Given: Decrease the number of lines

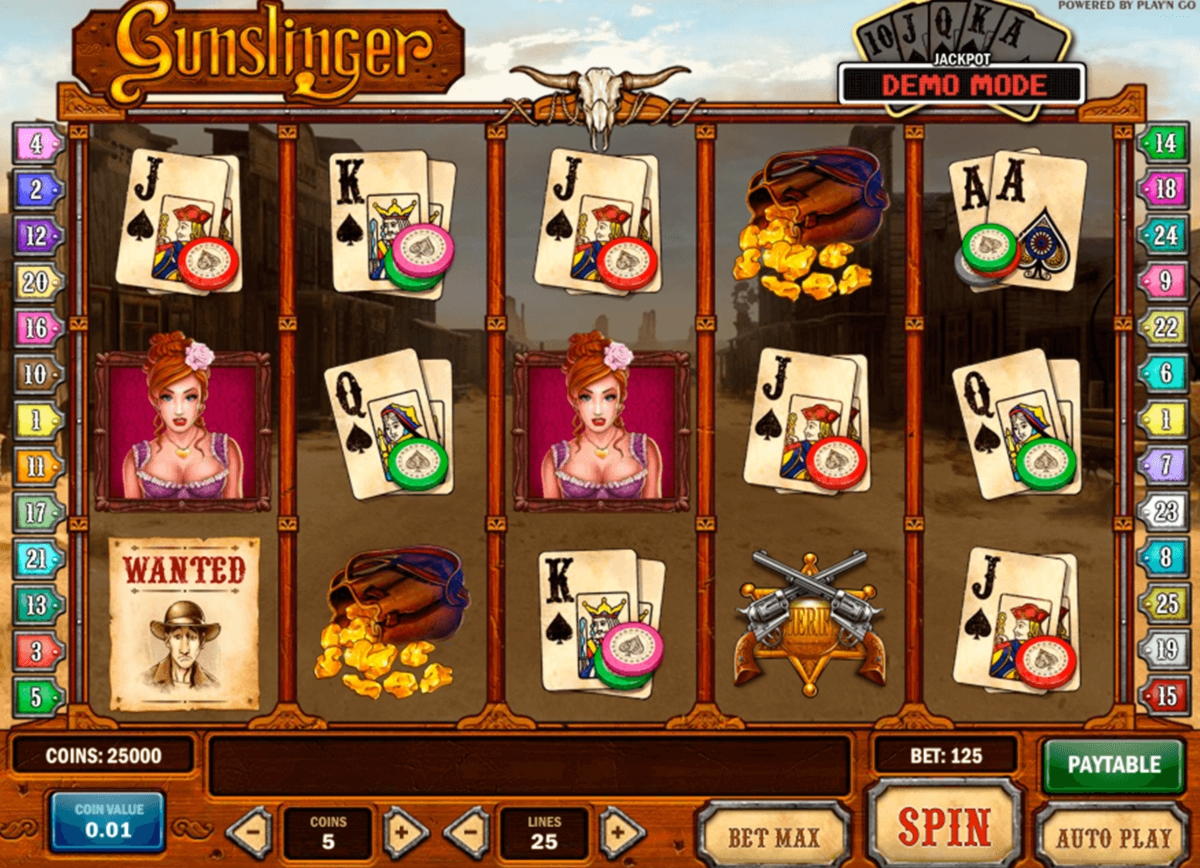Looking at the screenshot, I should (x=466, y=832).
